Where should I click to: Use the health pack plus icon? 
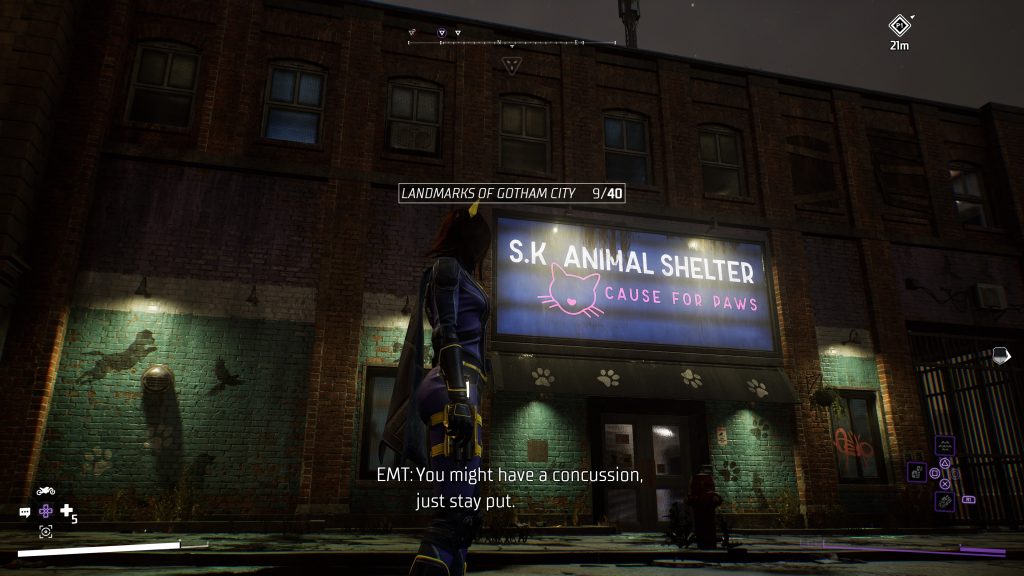point(67,511)
